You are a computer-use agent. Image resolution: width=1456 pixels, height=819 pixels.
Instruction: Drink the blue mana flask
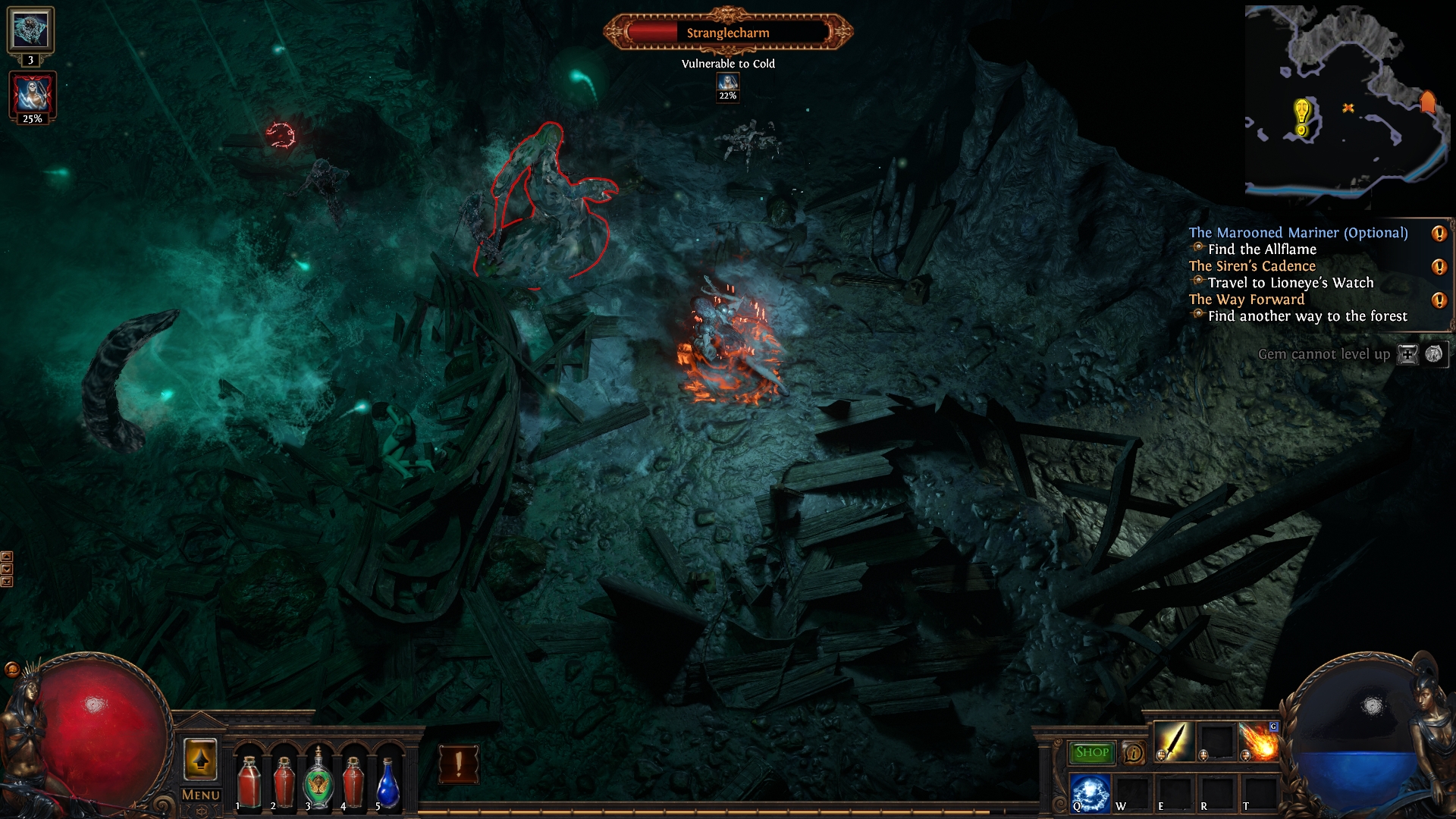pyautogui.click(x=388, y=783)
